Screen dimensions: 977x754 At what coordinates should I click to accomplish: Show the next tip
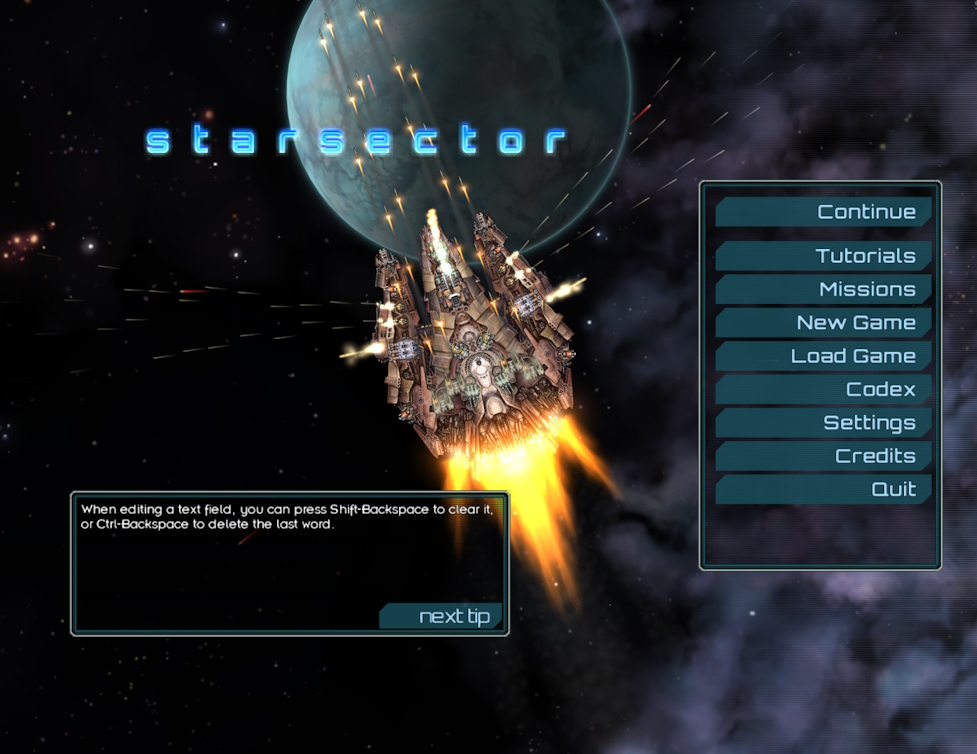pyautogui.click(x=443, y=616)
